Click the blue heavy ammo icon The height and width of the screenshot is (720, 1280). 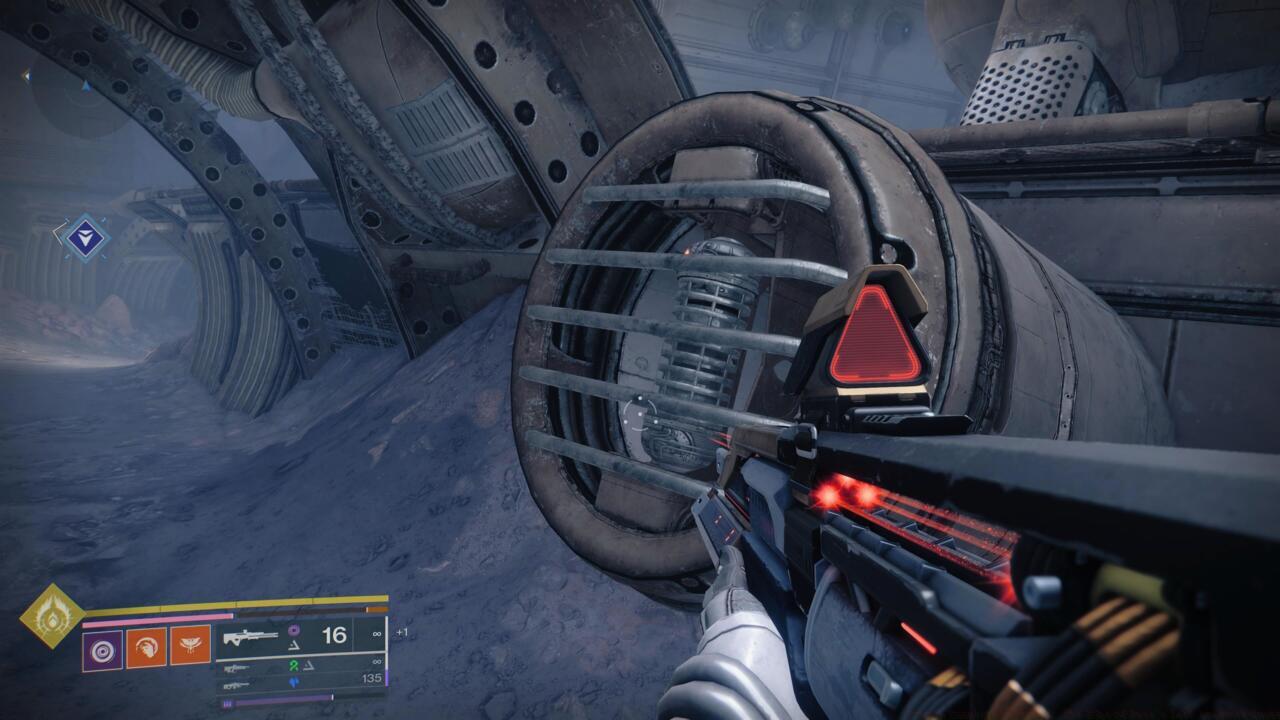pos(296,682)
